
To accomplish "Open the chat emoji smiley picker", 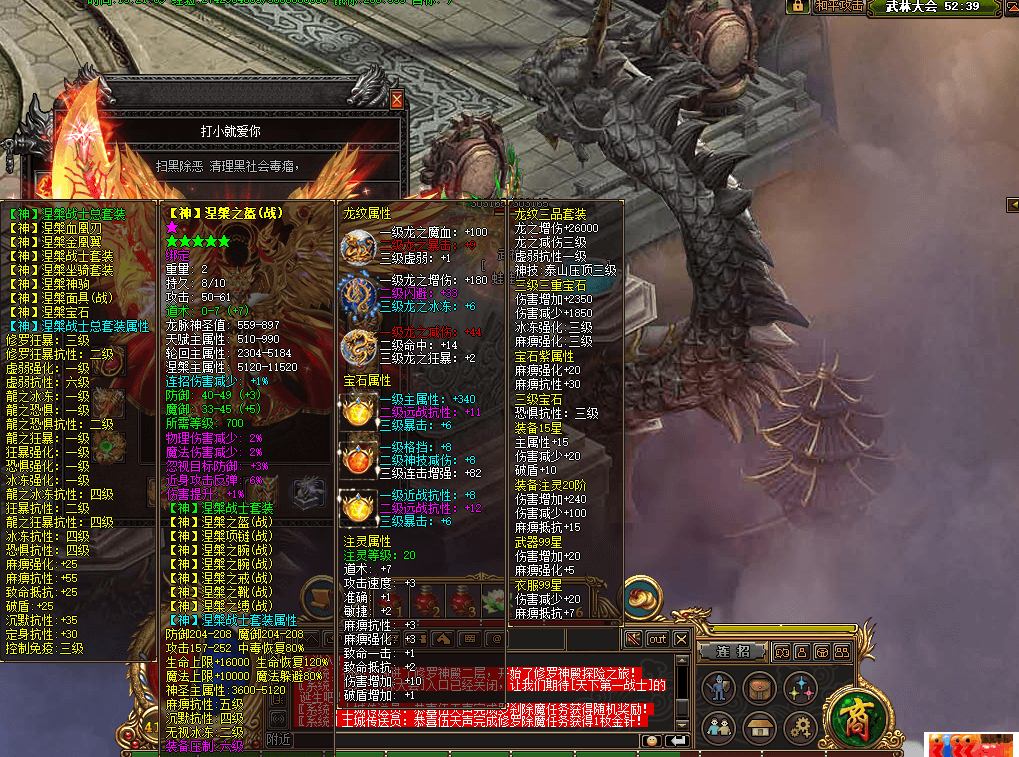I will [x=651, y=740].
